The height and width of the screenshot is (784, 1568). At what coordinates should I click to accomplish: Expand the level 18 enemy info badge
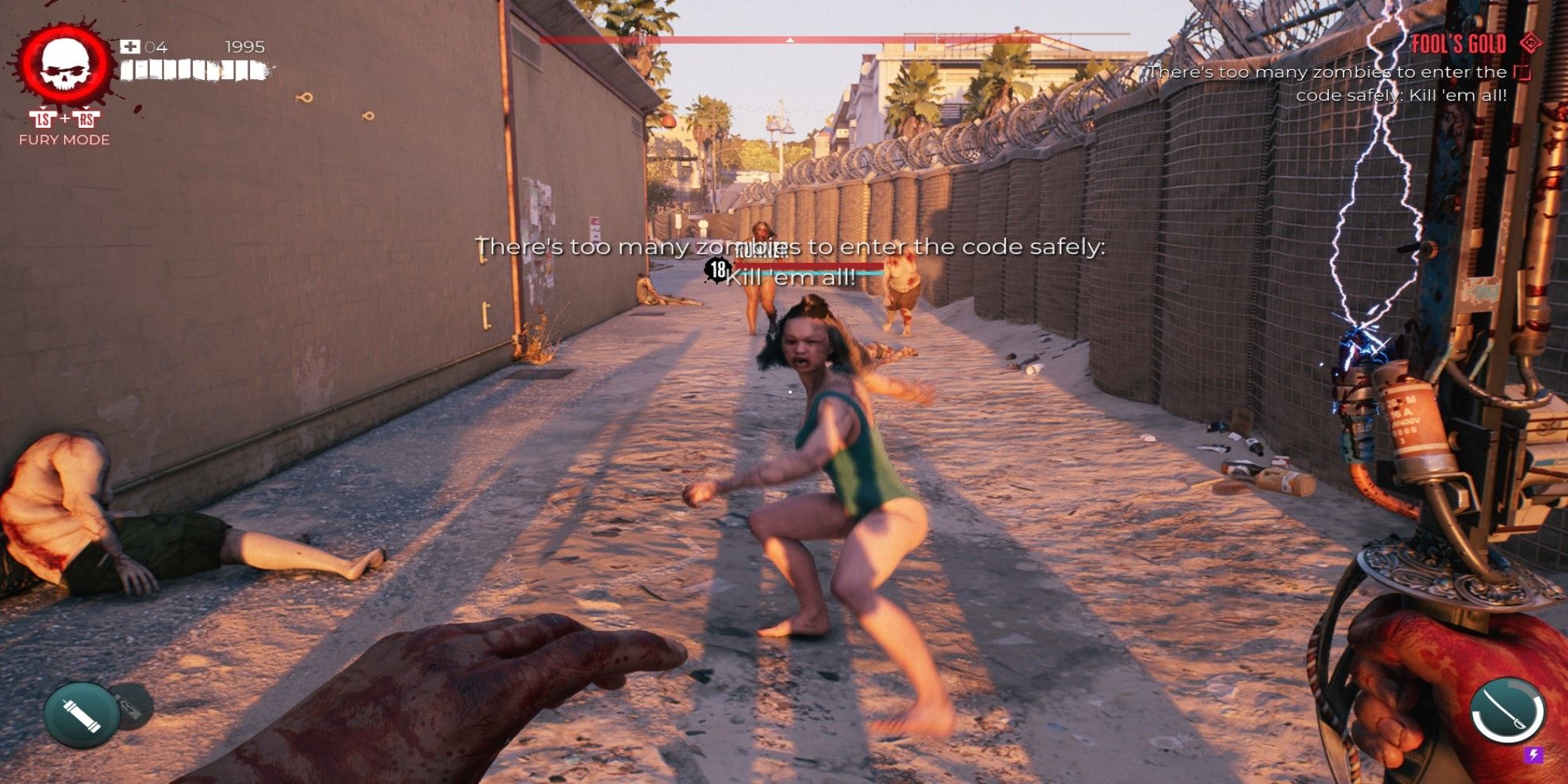(717, 270)
